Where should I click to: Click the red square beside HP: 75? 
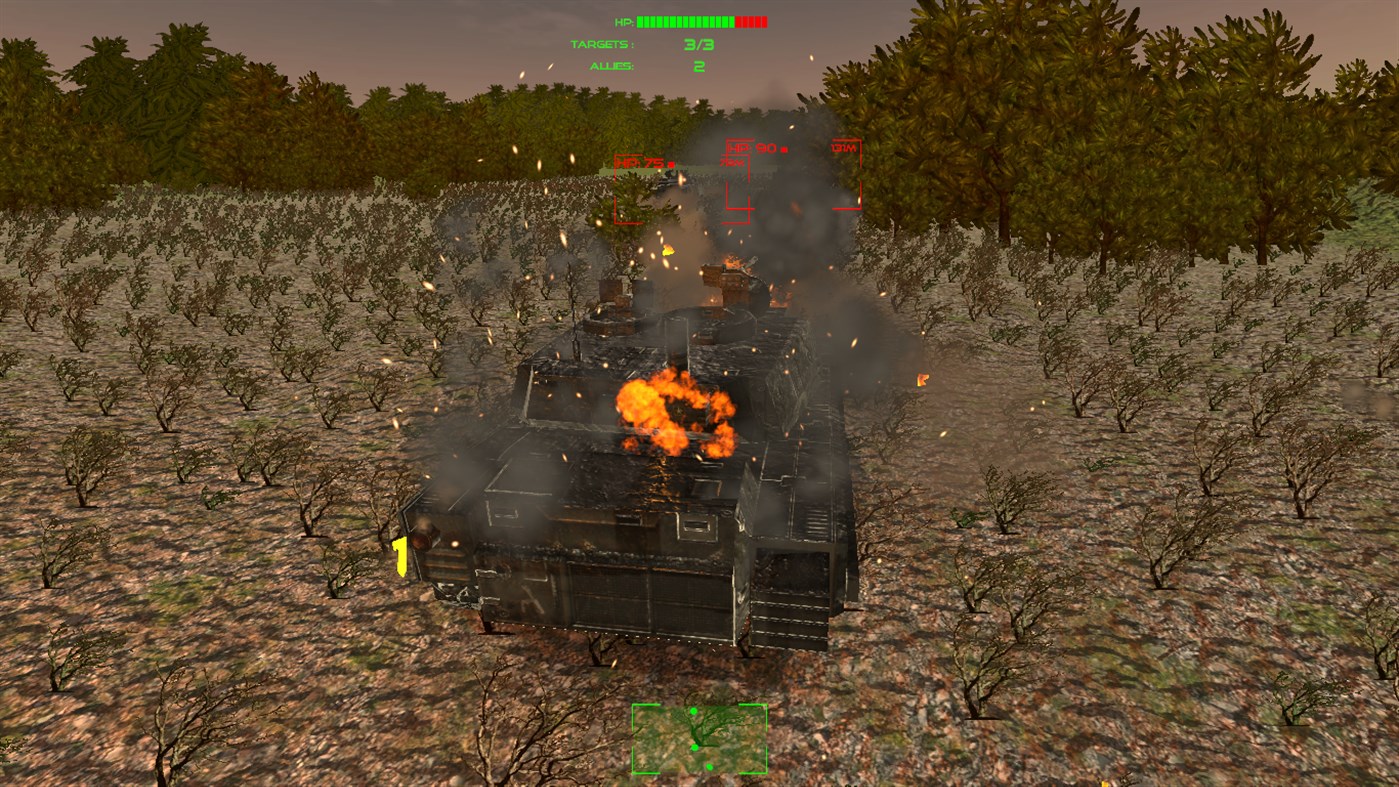[671, 164]
